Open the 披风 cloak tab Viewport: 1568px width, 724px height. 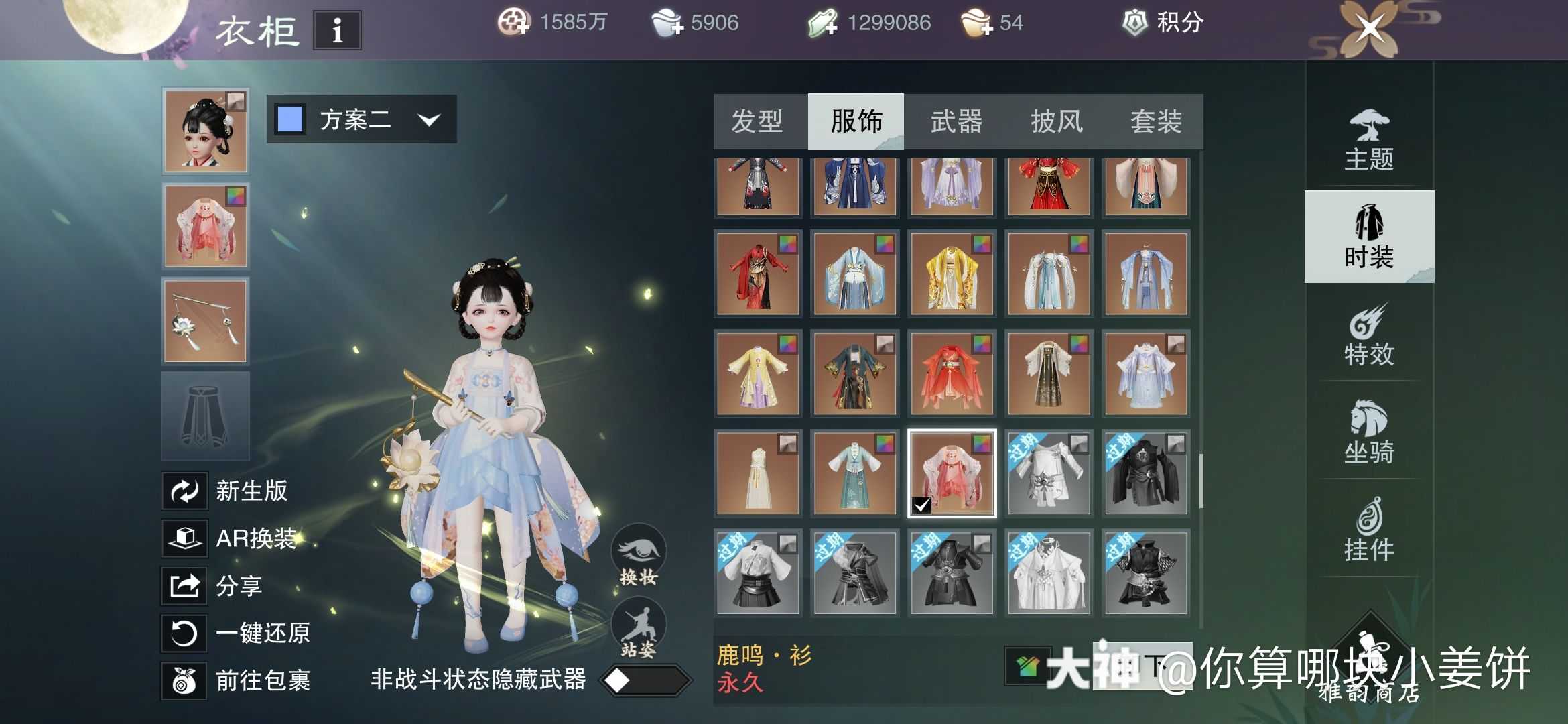[x=1056, y=122]
